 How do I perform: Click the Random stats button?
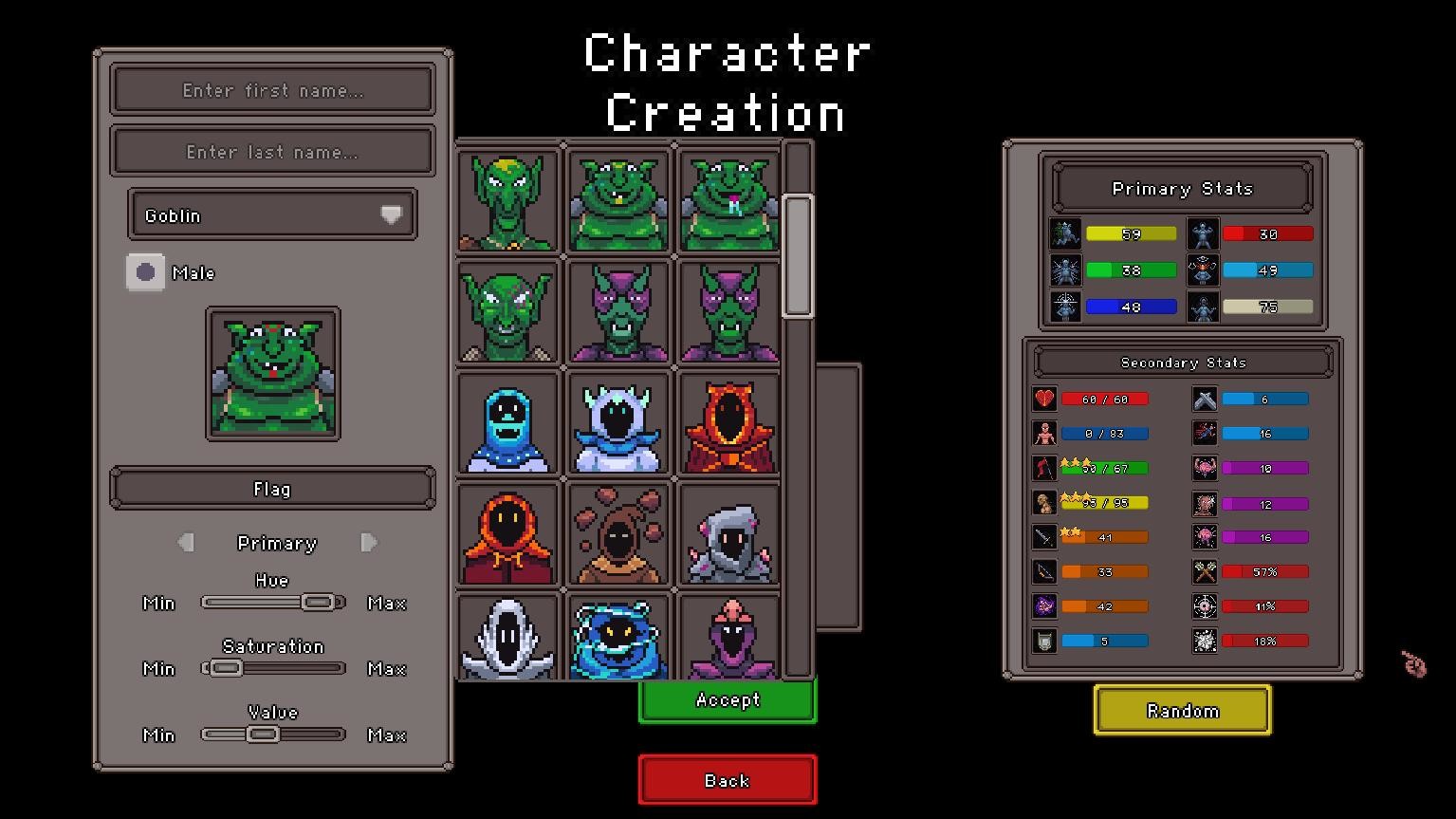(1181, 710)
